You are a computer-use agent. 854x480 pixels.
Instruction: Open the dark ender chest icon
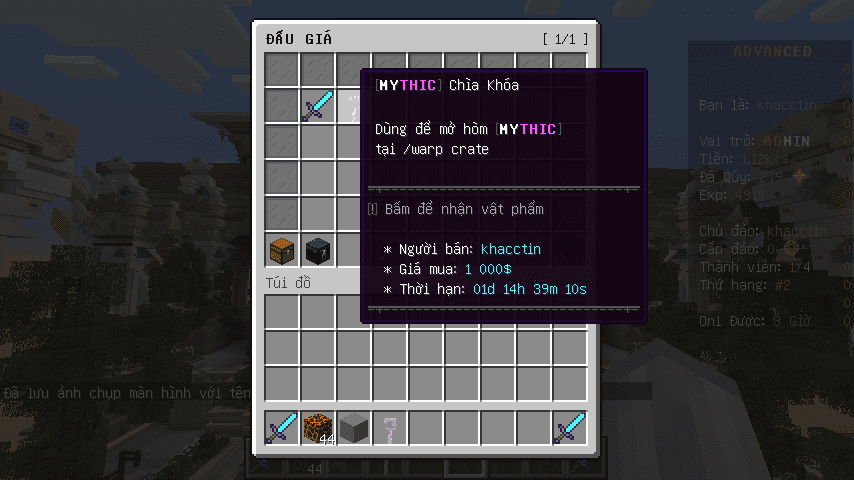[318, 249]
